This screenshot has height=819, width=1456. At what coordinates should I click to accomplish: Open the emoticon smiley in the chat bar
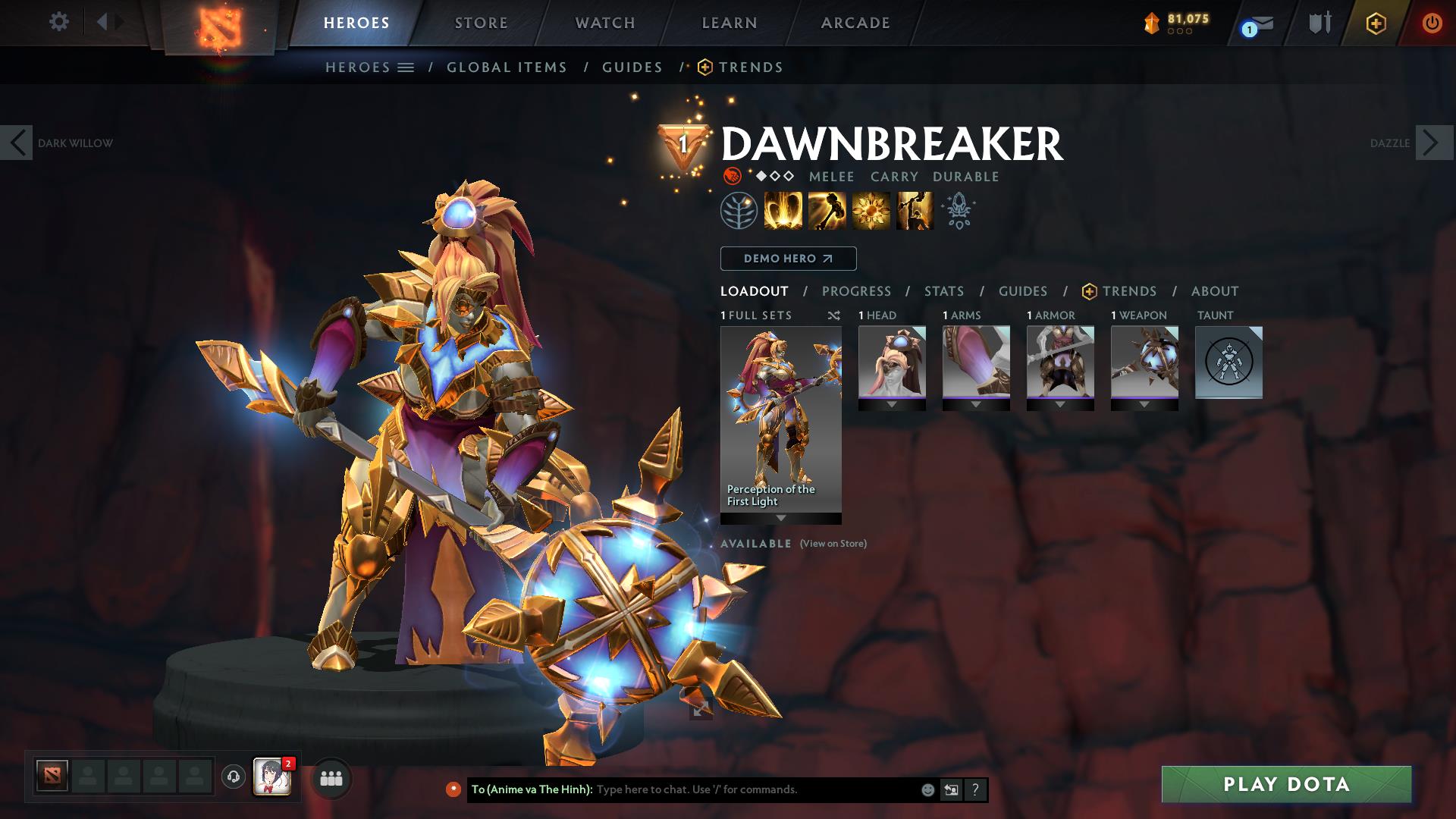(927, 789)
